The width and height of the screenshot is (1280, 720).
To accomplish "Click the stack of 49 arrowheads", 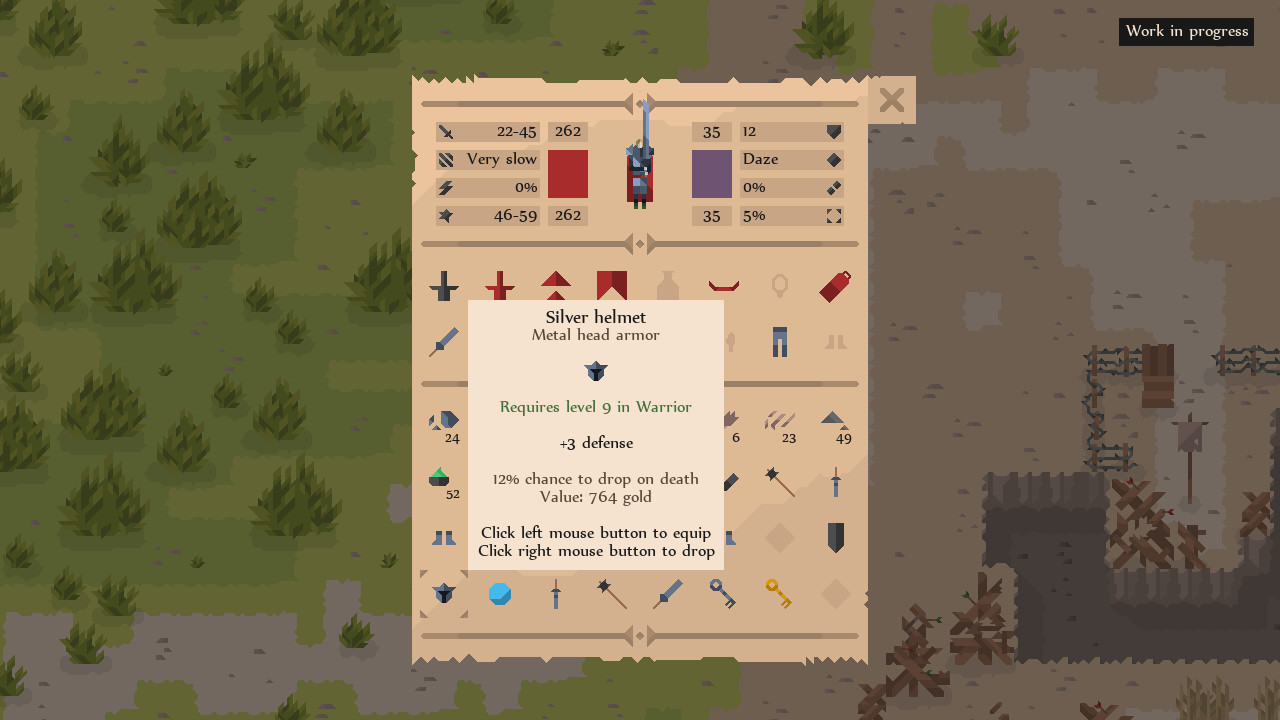I will click(x=835, y=420).
